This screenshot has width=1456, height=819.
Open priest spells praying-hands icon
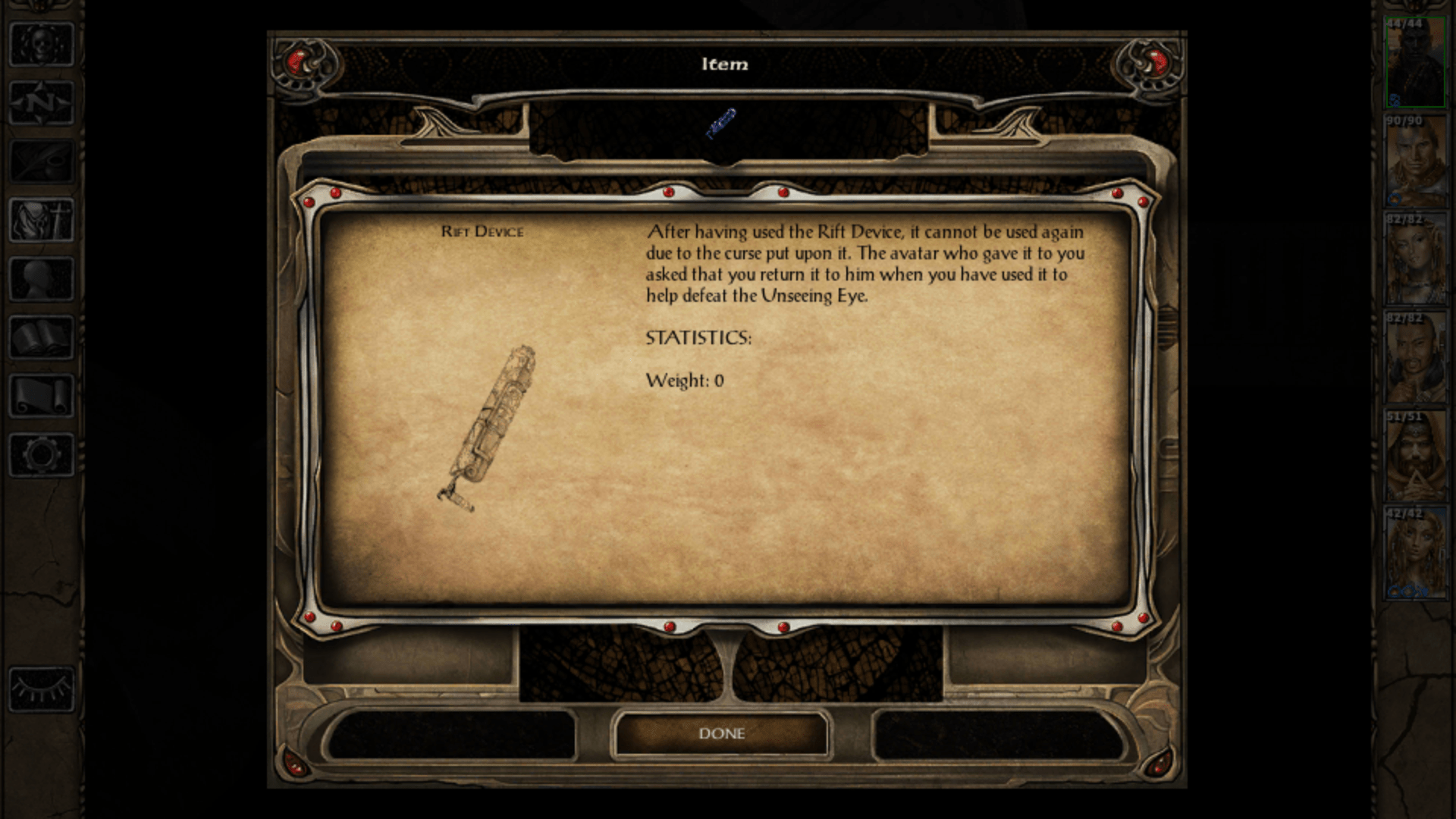coord(40,220)
